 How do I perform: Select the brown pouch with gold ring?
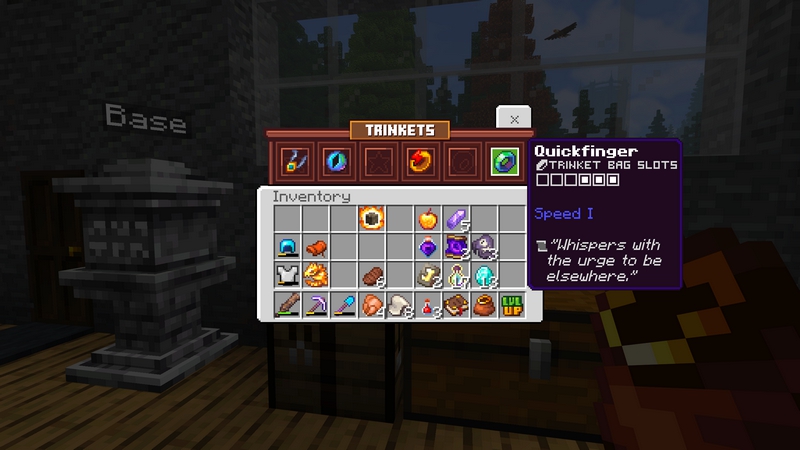(x=484, y=305)
